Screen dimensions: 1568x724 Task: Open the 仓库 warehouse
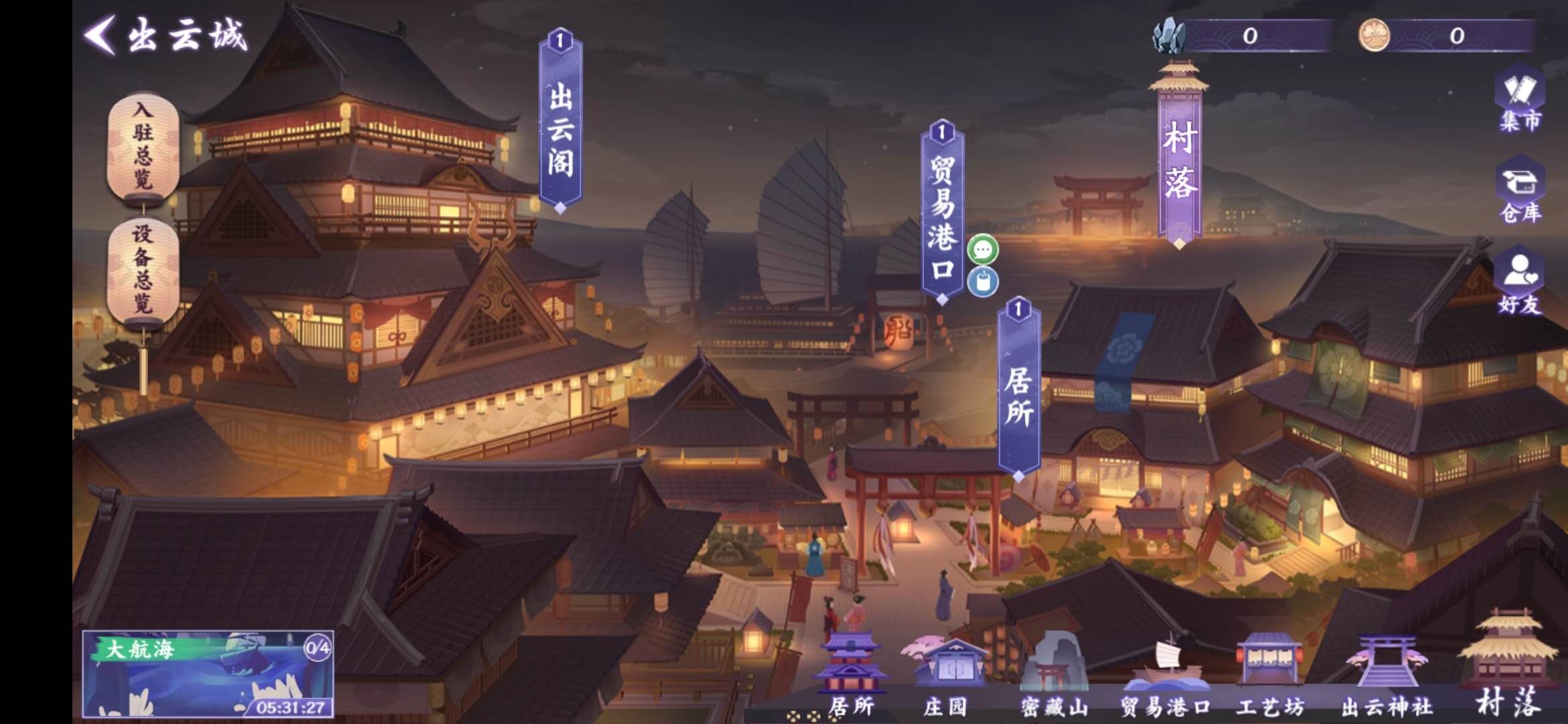pyautogui.click(x=1520, y=191)
